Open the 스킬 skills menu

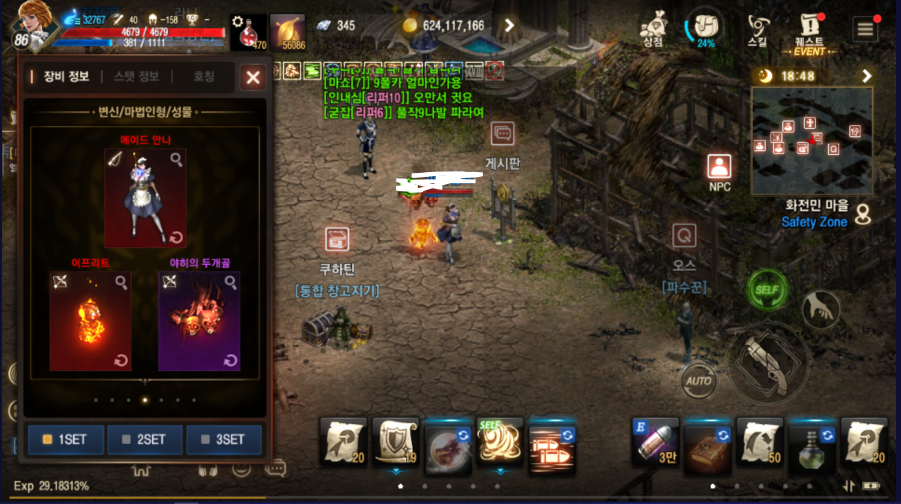[757, 28]
